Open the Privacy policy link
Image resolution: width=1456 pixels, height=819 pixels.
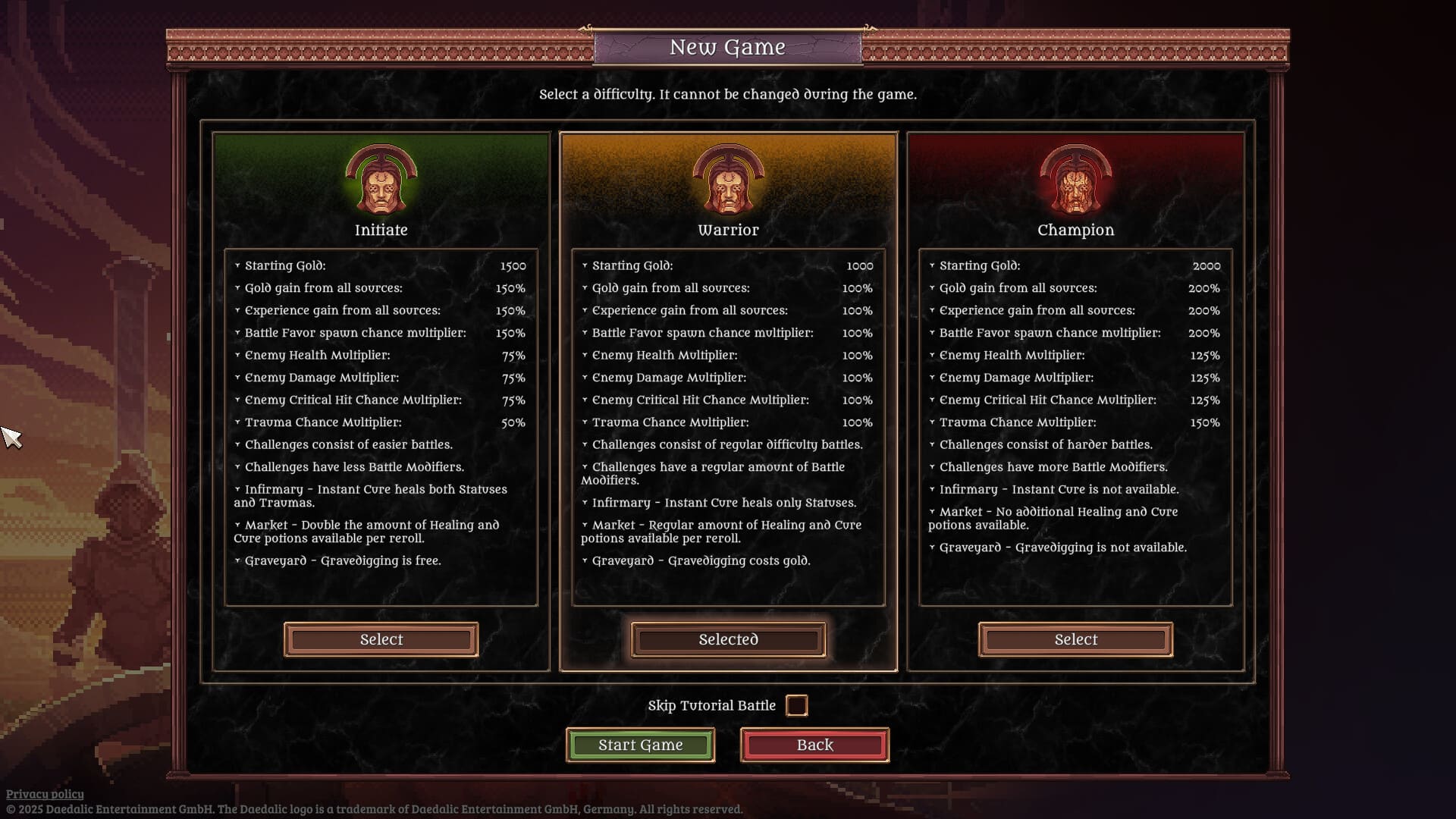coord(45,794)
